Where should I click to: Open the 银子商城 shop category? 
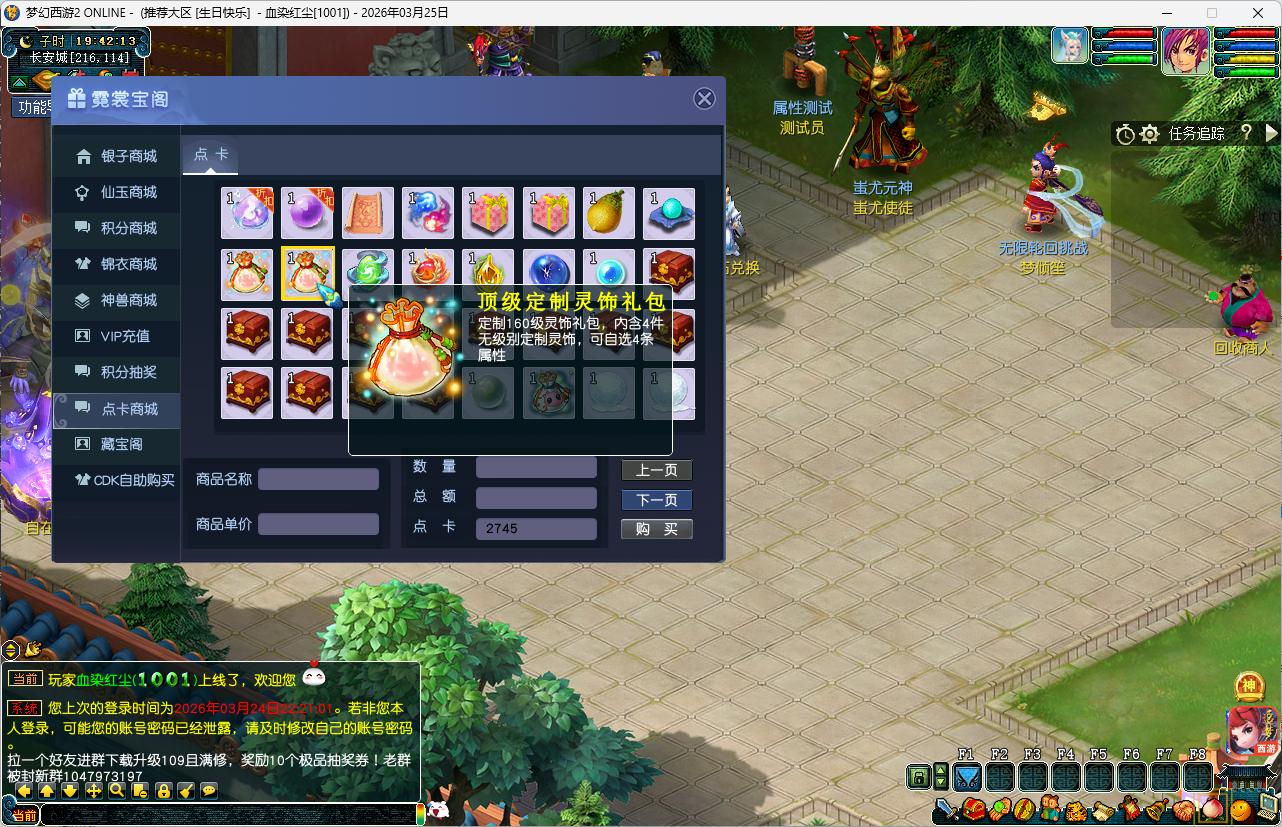pos(128,156)
